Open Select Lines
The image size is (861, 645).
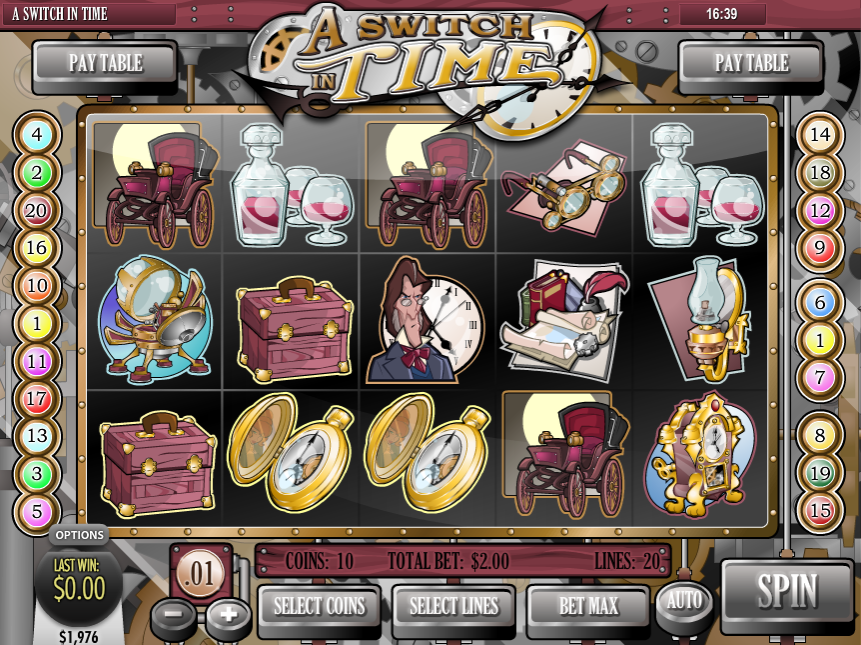click(454, 606)
